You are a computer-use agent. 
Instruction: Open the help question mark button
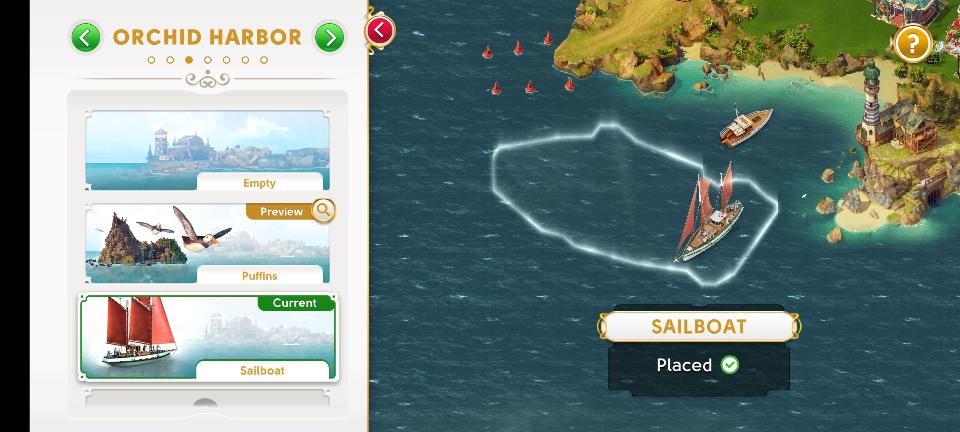(x=912, y=44)
